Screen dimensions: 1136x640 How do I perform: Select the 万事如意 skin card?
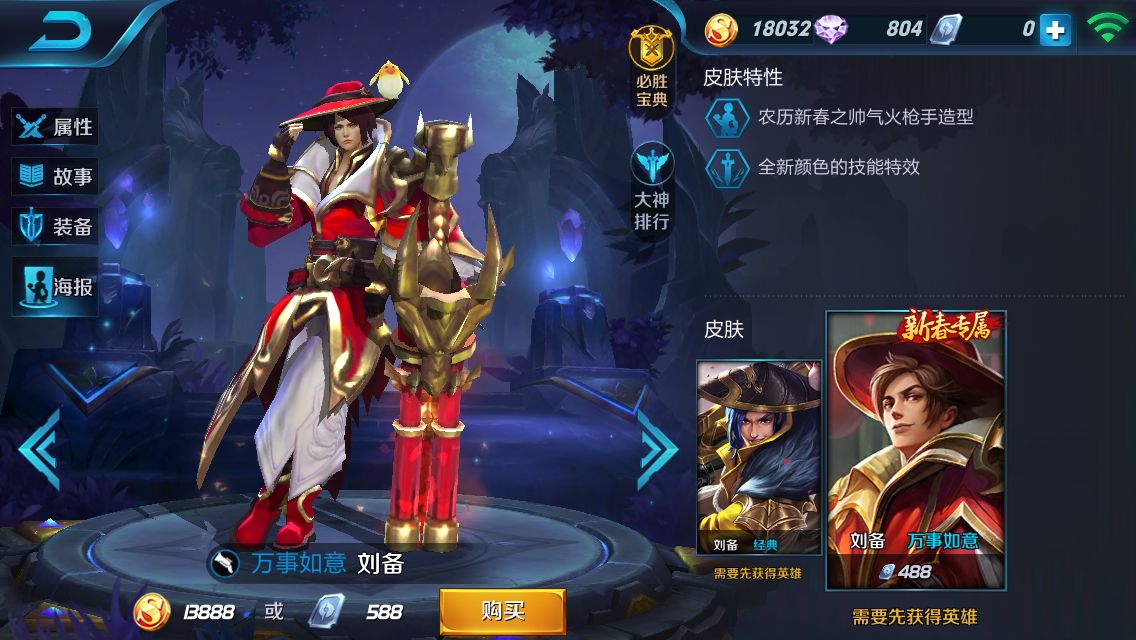point(915,450)
